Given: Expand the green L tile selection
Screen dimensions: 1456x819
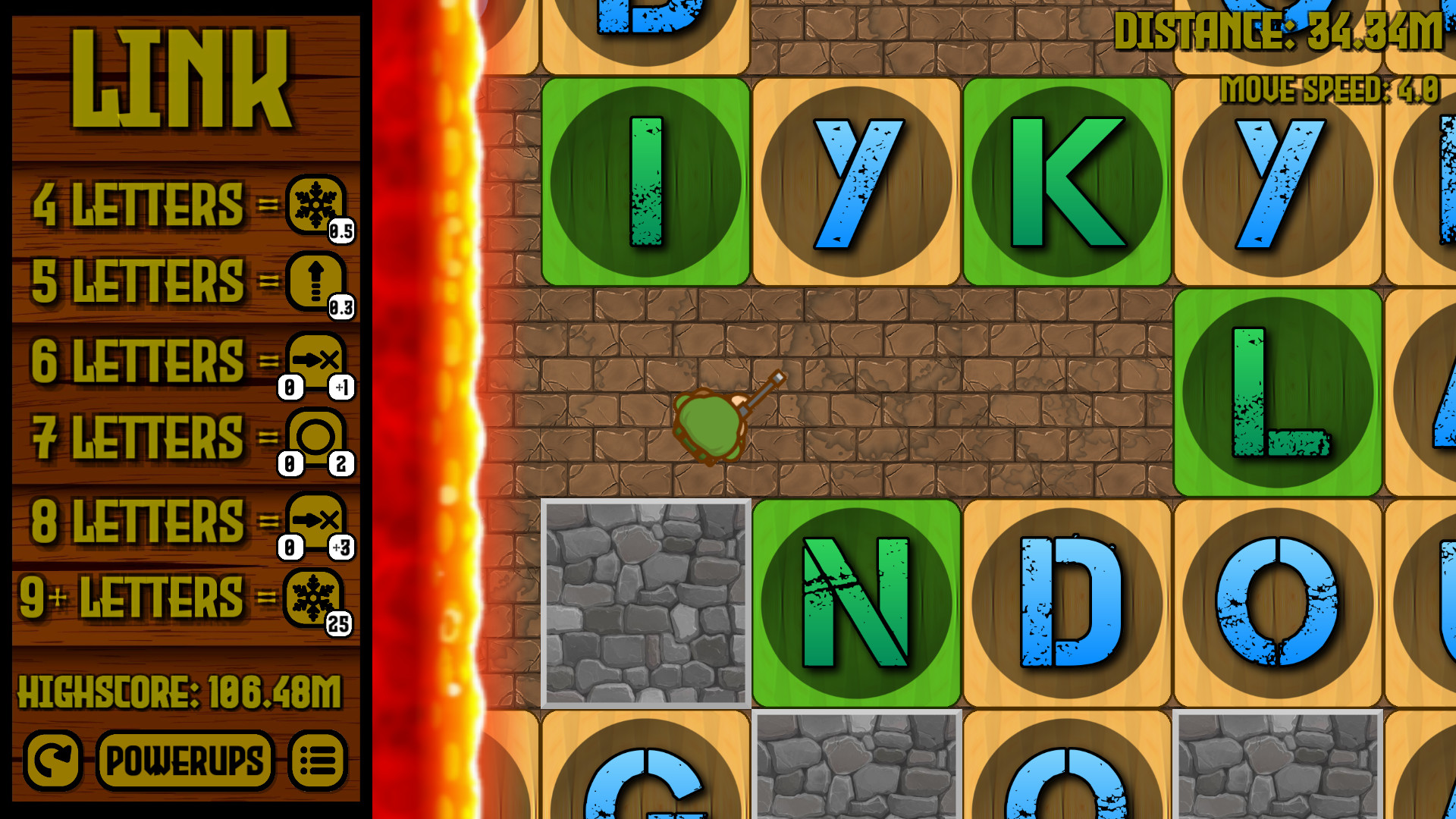Looking at the screenshot, I should coord(1276,391).
